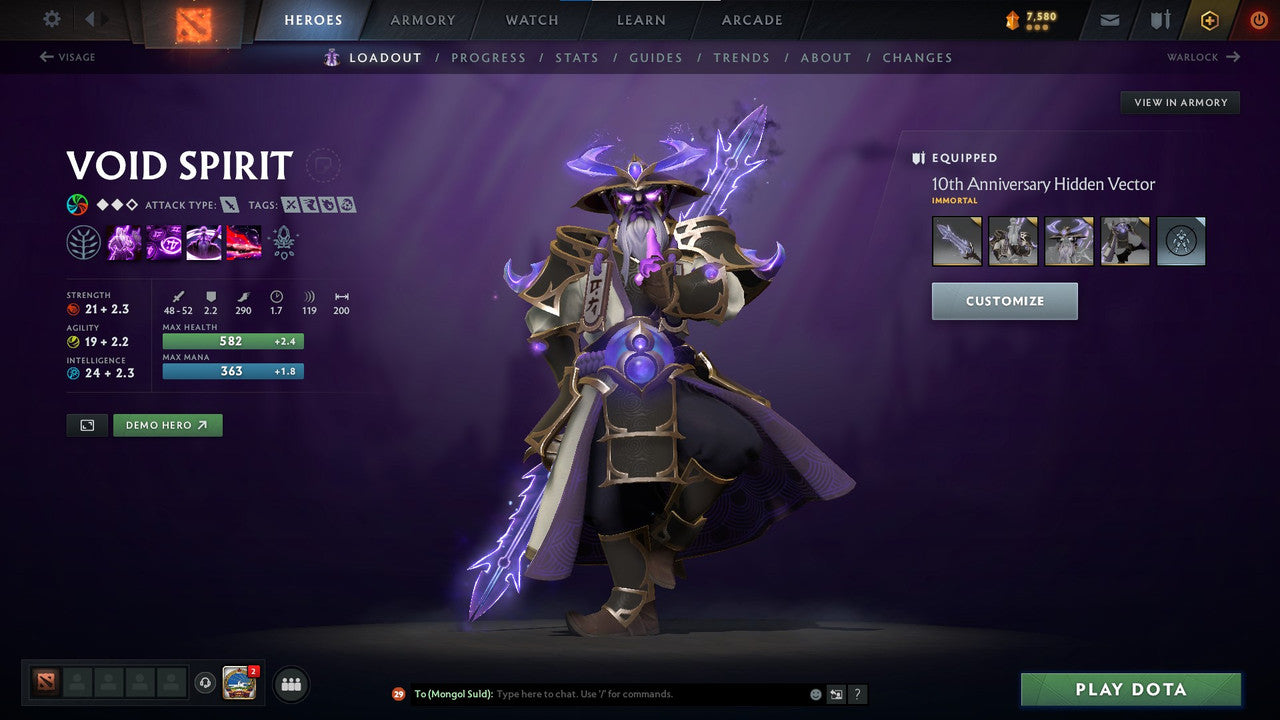Screen dimensions: 1280x720
Task: Click the melee attack type badge
Action: coord(228,204)
